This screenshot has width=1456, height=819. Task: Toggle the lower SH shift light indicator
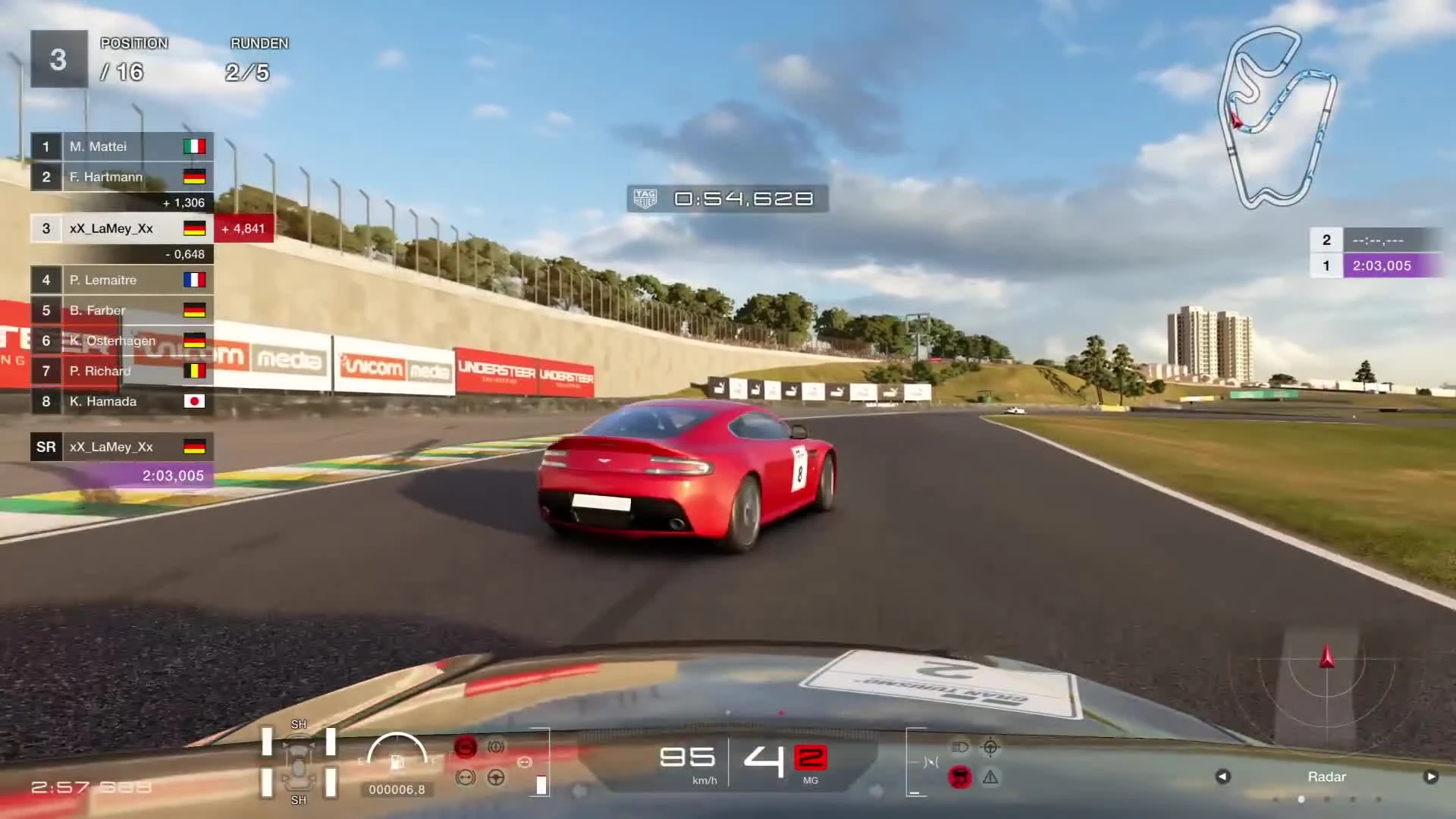(x=299, y=800)
